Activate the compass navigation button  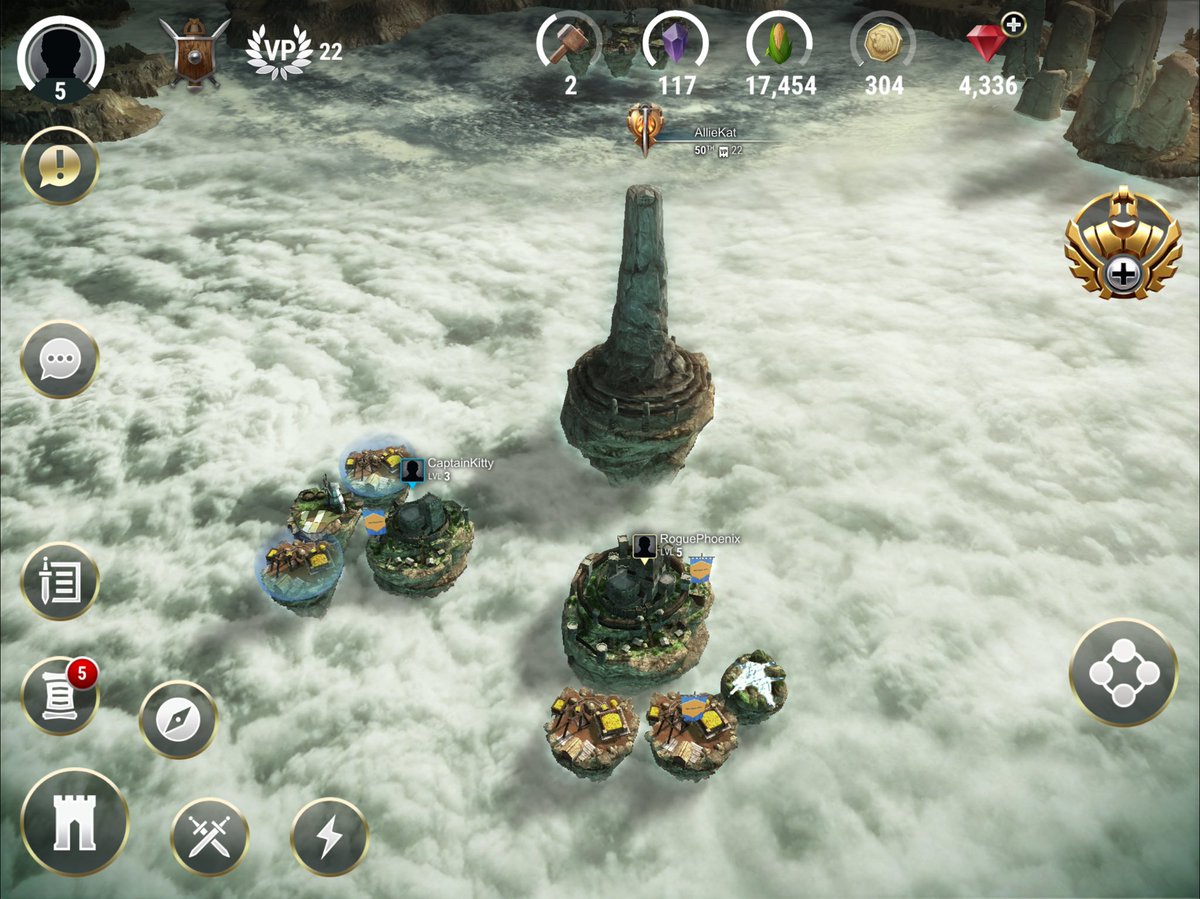(x=178, y=720)
